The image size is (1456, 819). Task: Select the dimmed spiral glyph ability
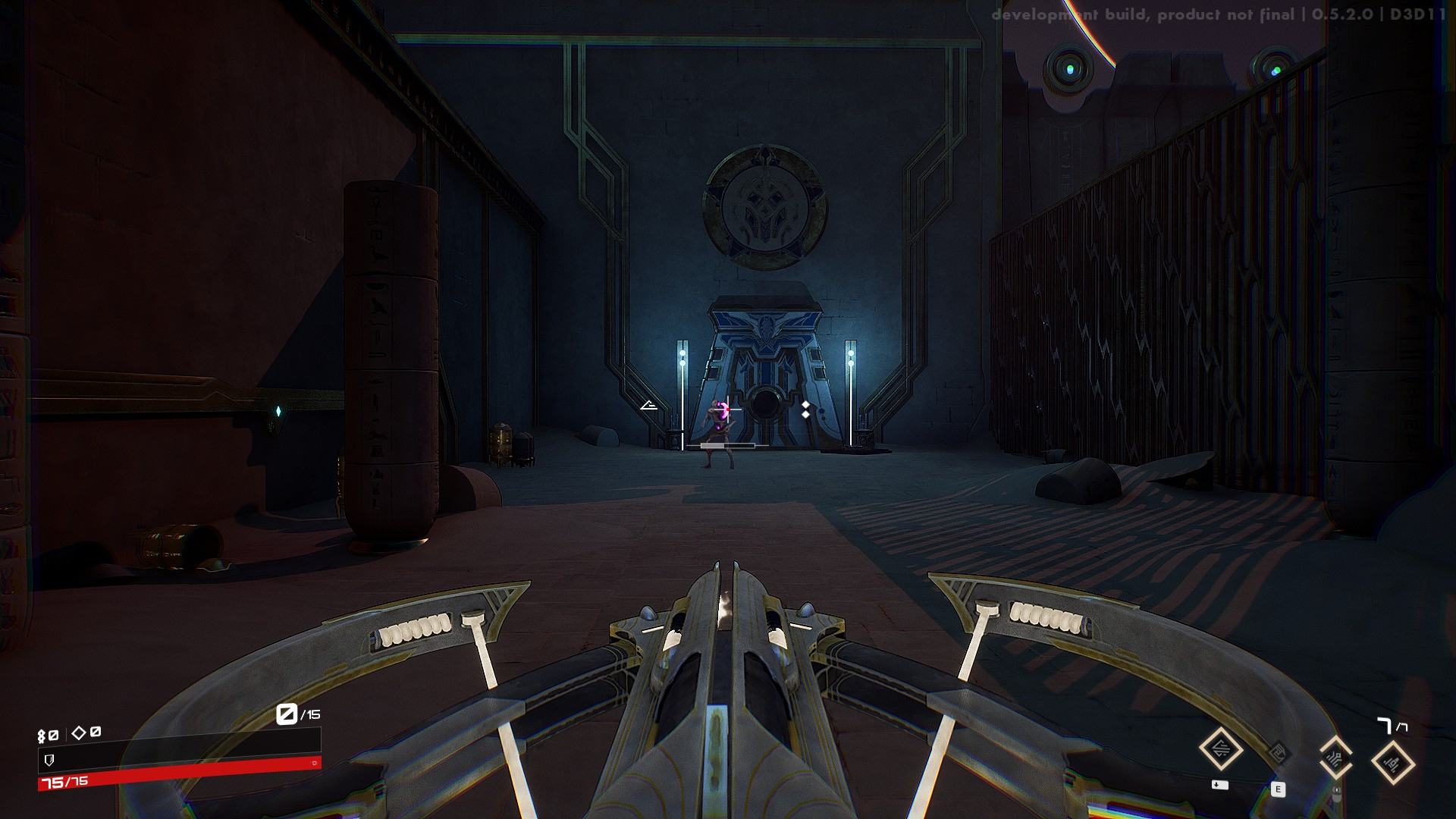coord(1278,753)
